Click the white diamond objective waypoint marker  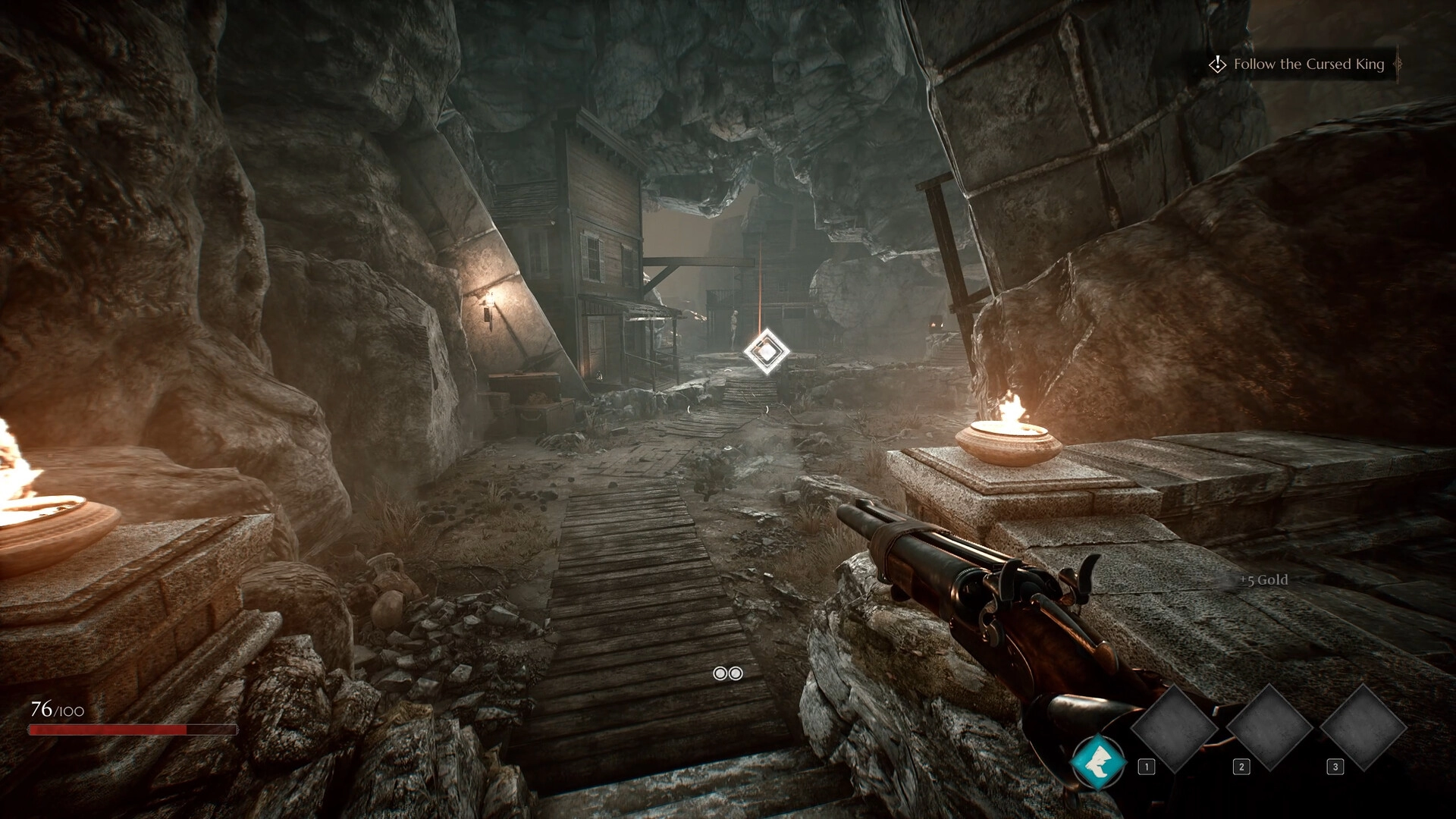tap(767, 351)
